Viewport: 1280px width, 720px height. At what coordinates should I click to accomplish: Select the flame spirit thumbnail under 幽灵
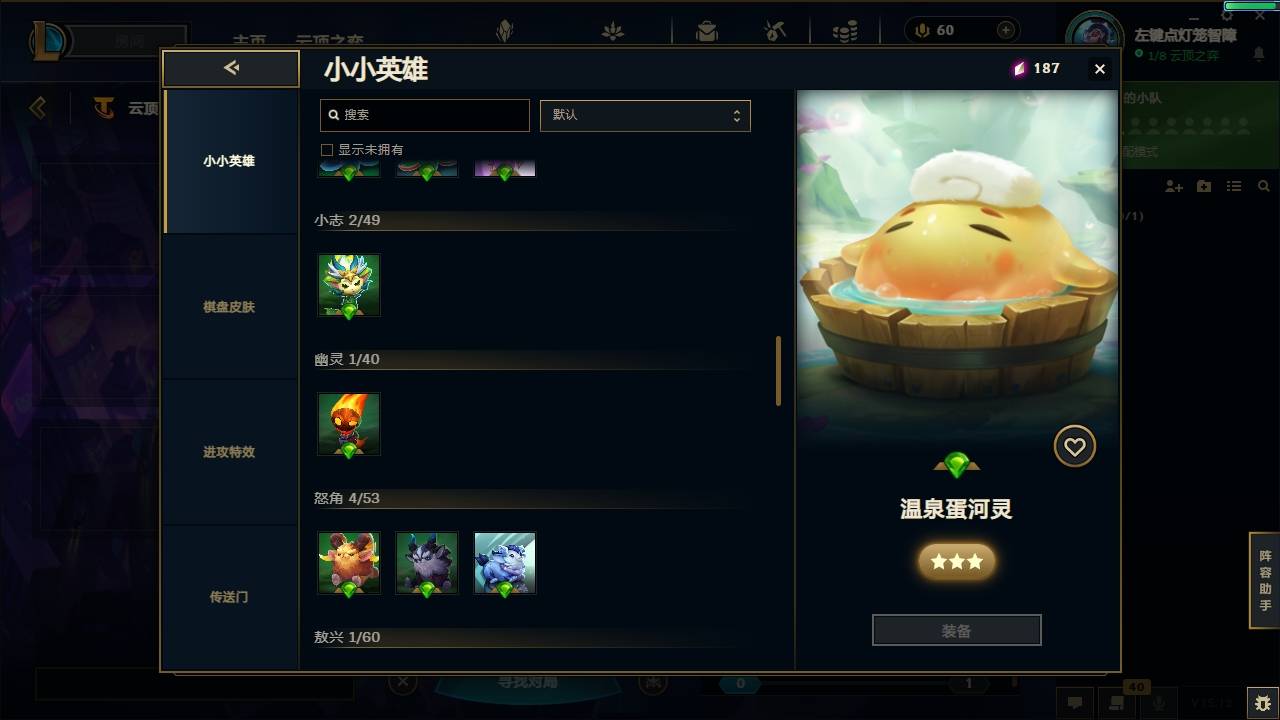[349, 425]
